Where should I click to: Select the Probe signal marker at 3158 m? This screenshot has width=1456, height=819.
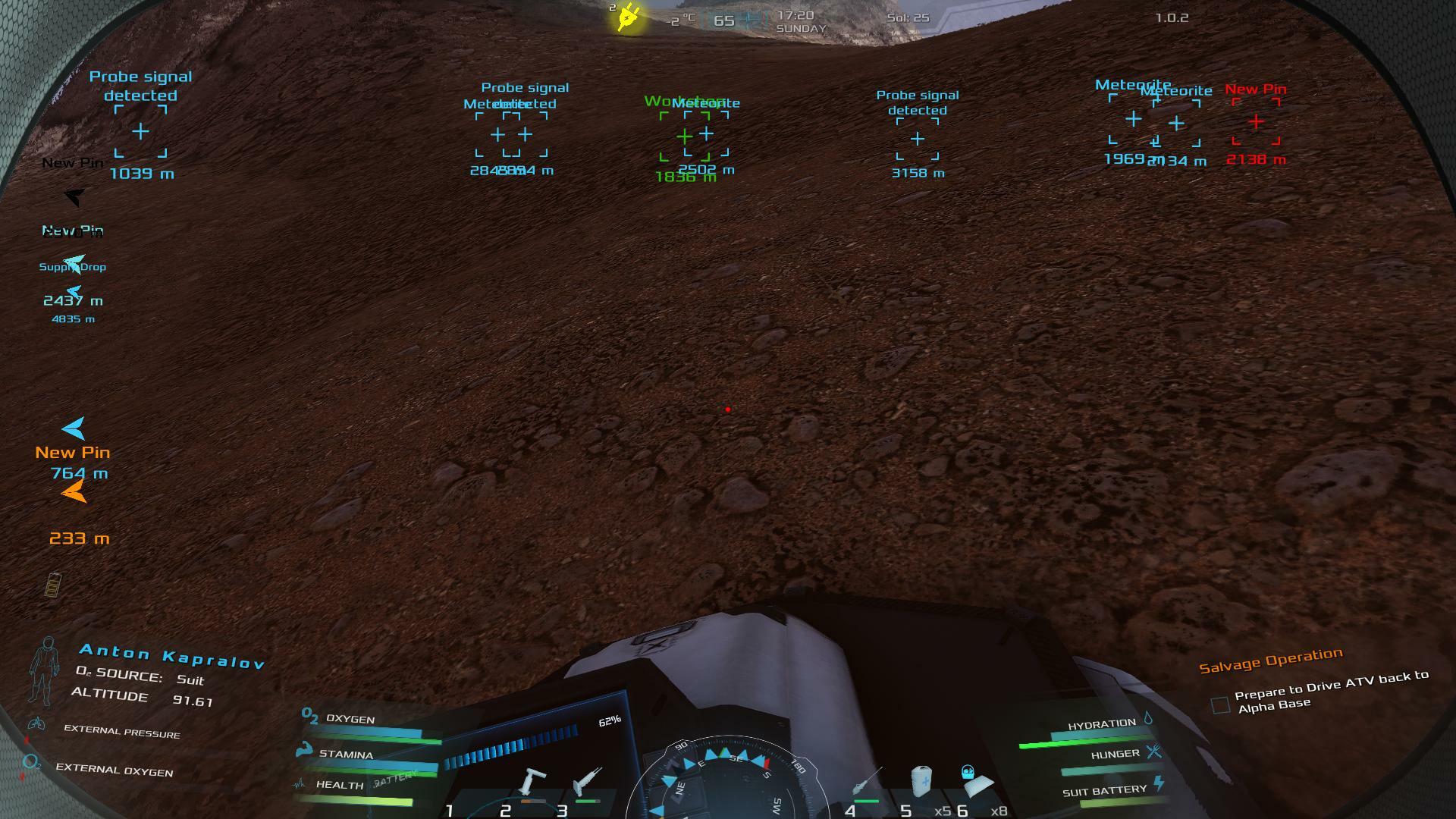pos(918,139)
